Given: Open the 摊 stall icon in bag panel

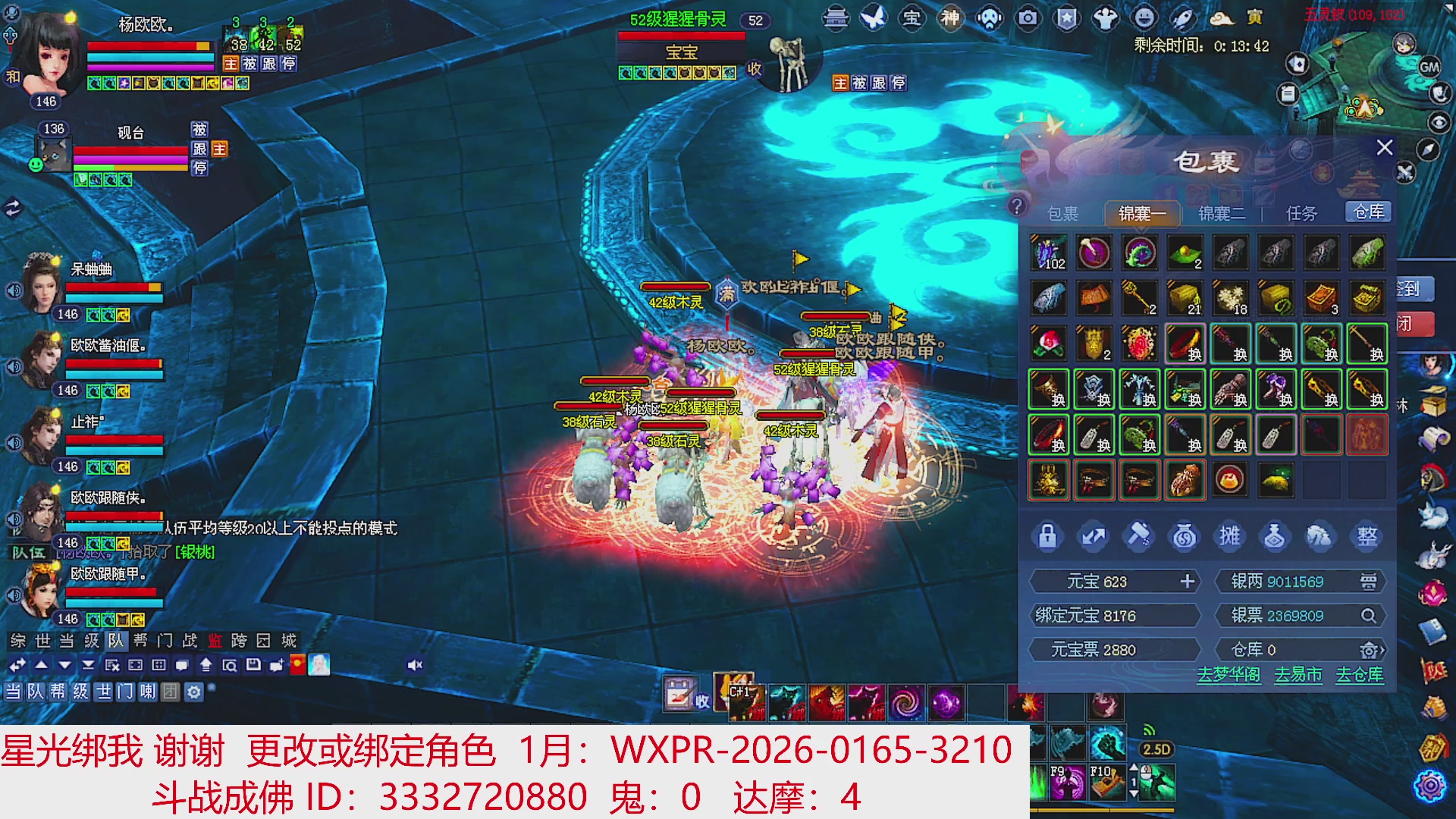Looking at the screenshot, I should (x=1230, y=536).
